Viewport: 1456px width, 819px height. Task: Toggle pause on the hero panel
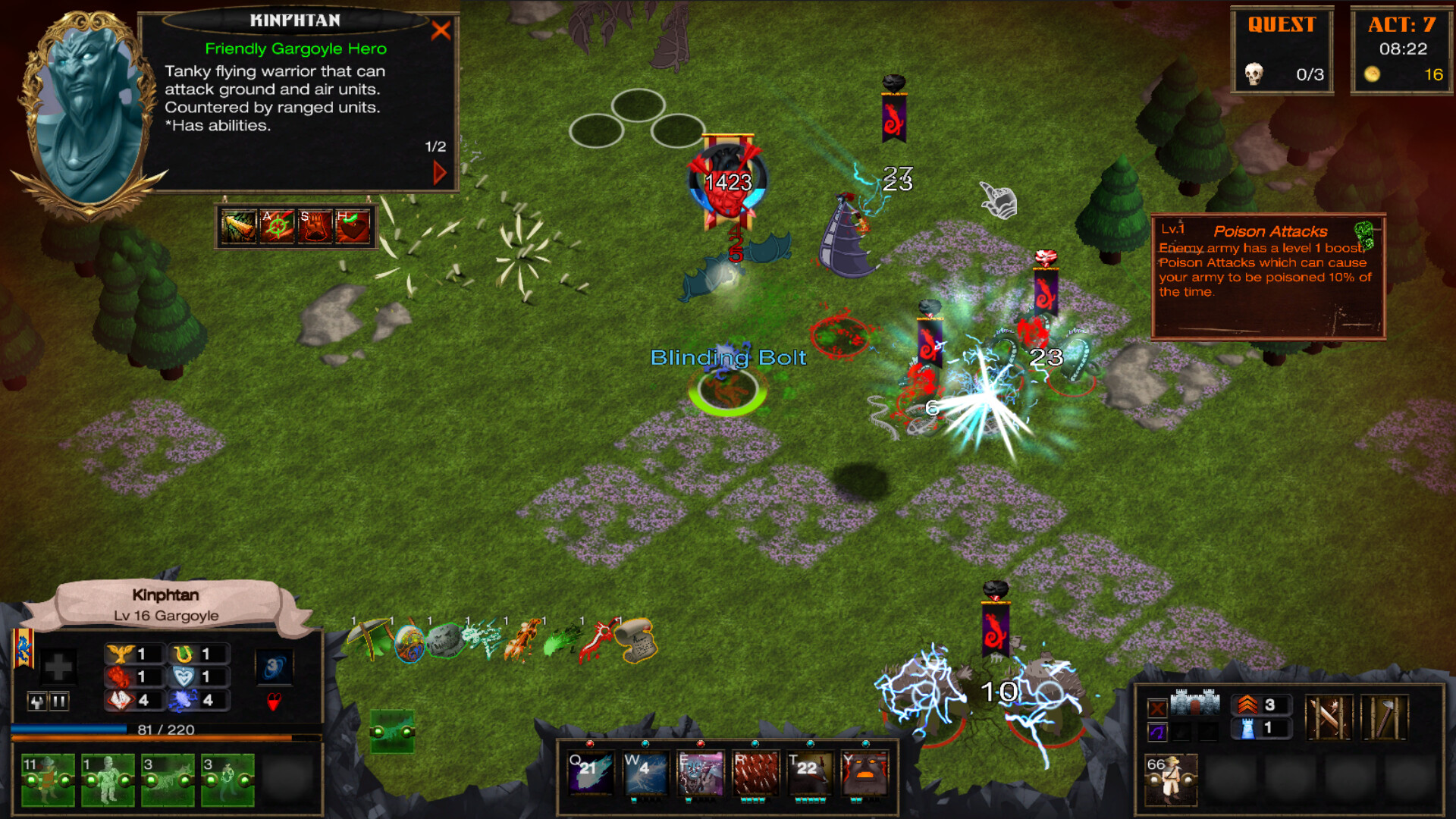click(59, 702)
